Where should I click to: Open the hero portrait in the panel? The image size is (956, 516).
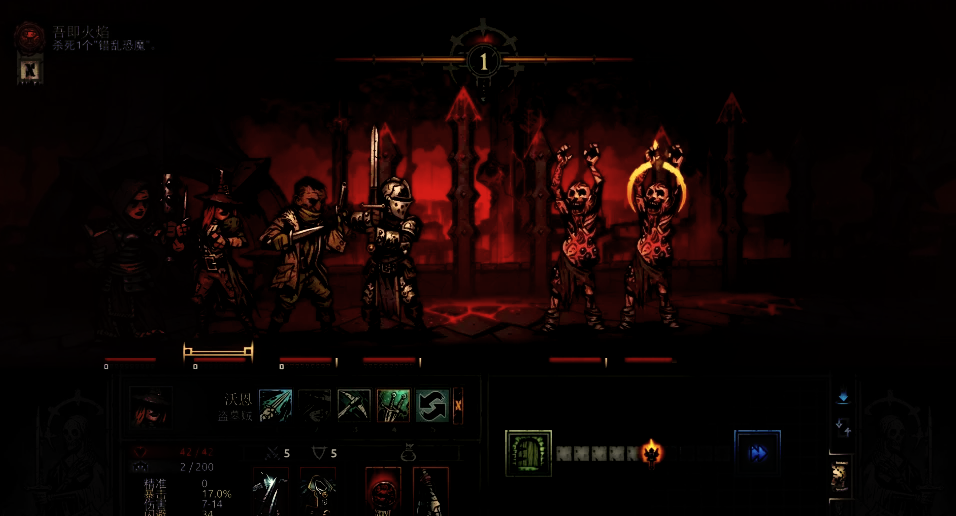(151, 407)
